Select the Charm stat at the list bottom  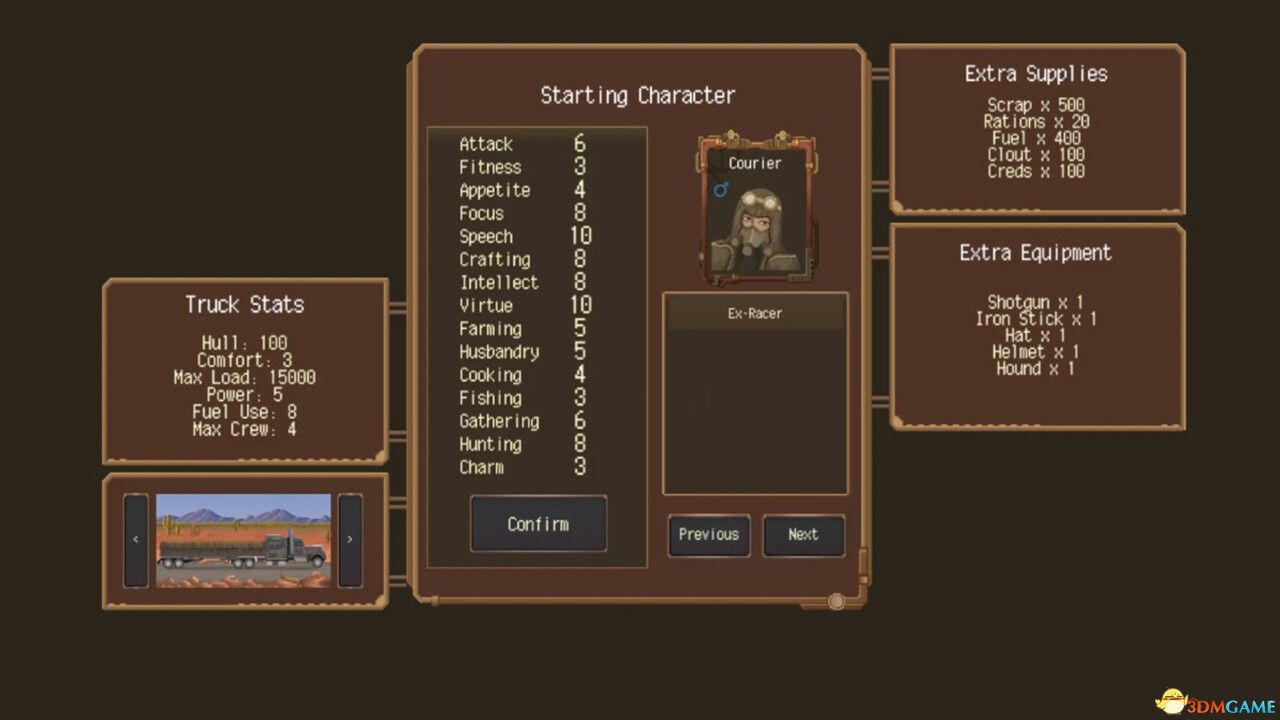tap(520, 467)
